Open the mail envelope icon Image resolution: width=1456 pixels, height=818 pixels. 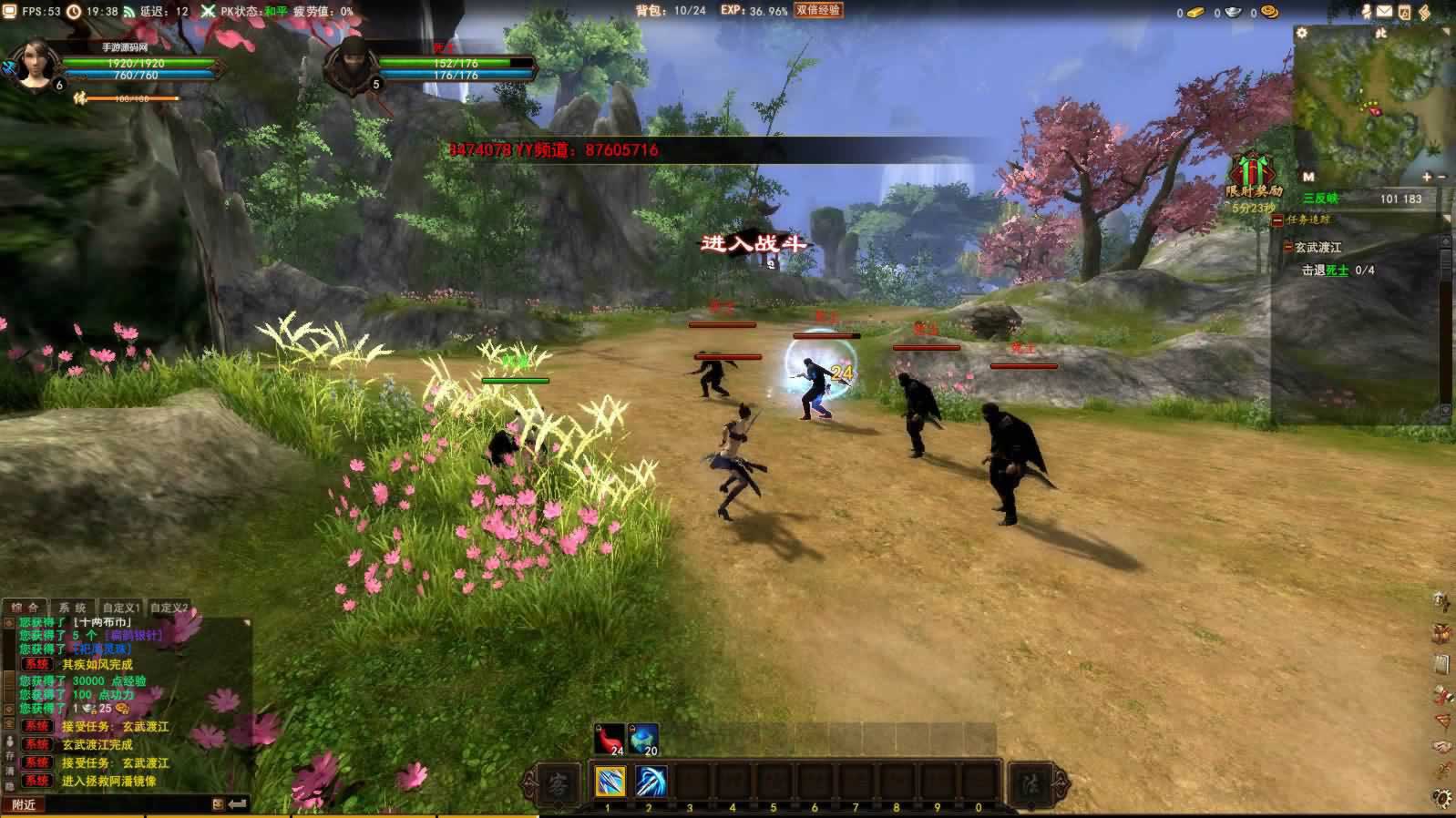[x=1384, y=12]
